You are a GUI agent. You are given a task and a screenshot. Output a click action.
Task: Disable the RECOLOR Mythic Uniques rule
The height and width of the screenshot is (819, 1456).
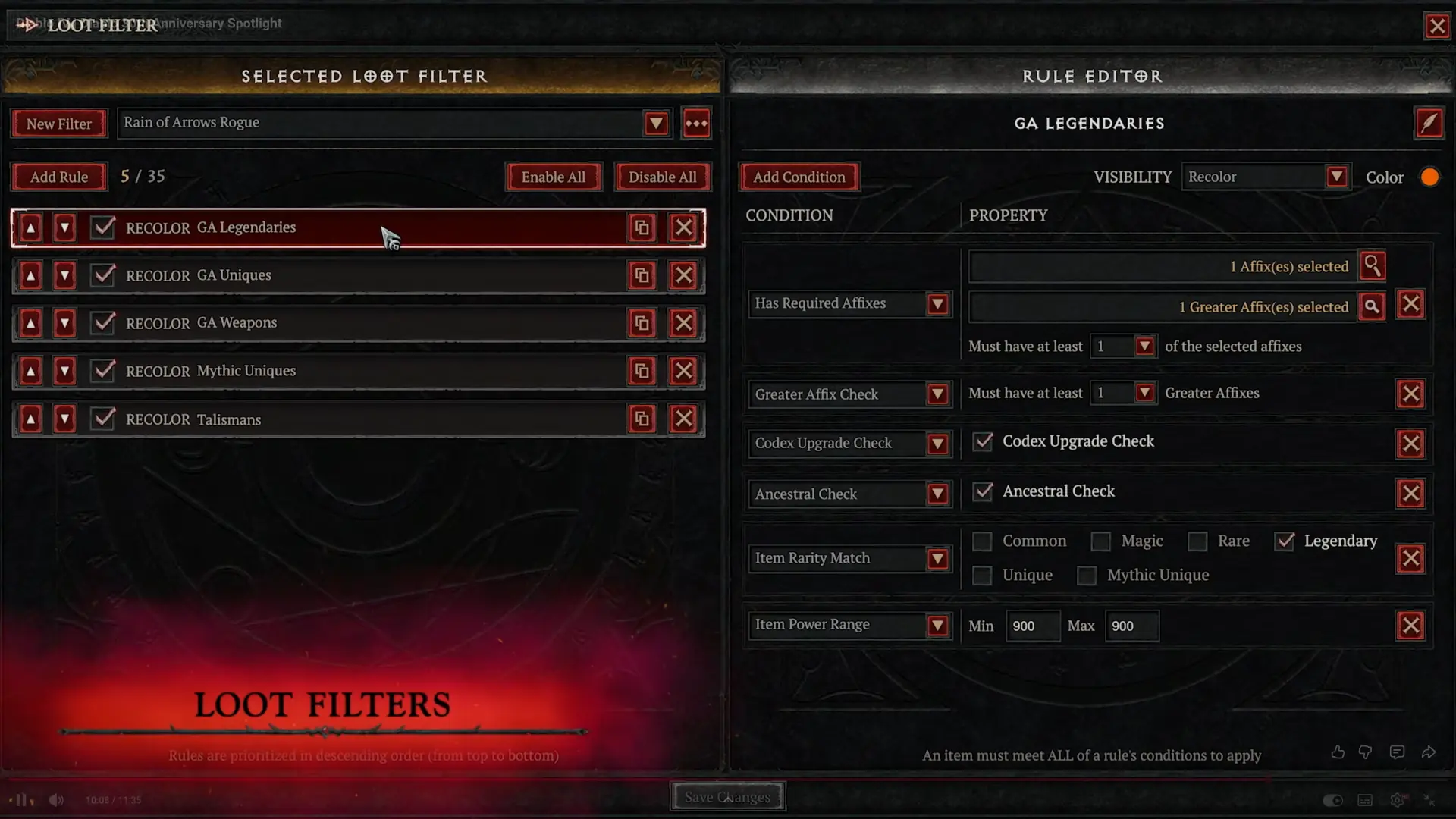[x=103, y=371]
